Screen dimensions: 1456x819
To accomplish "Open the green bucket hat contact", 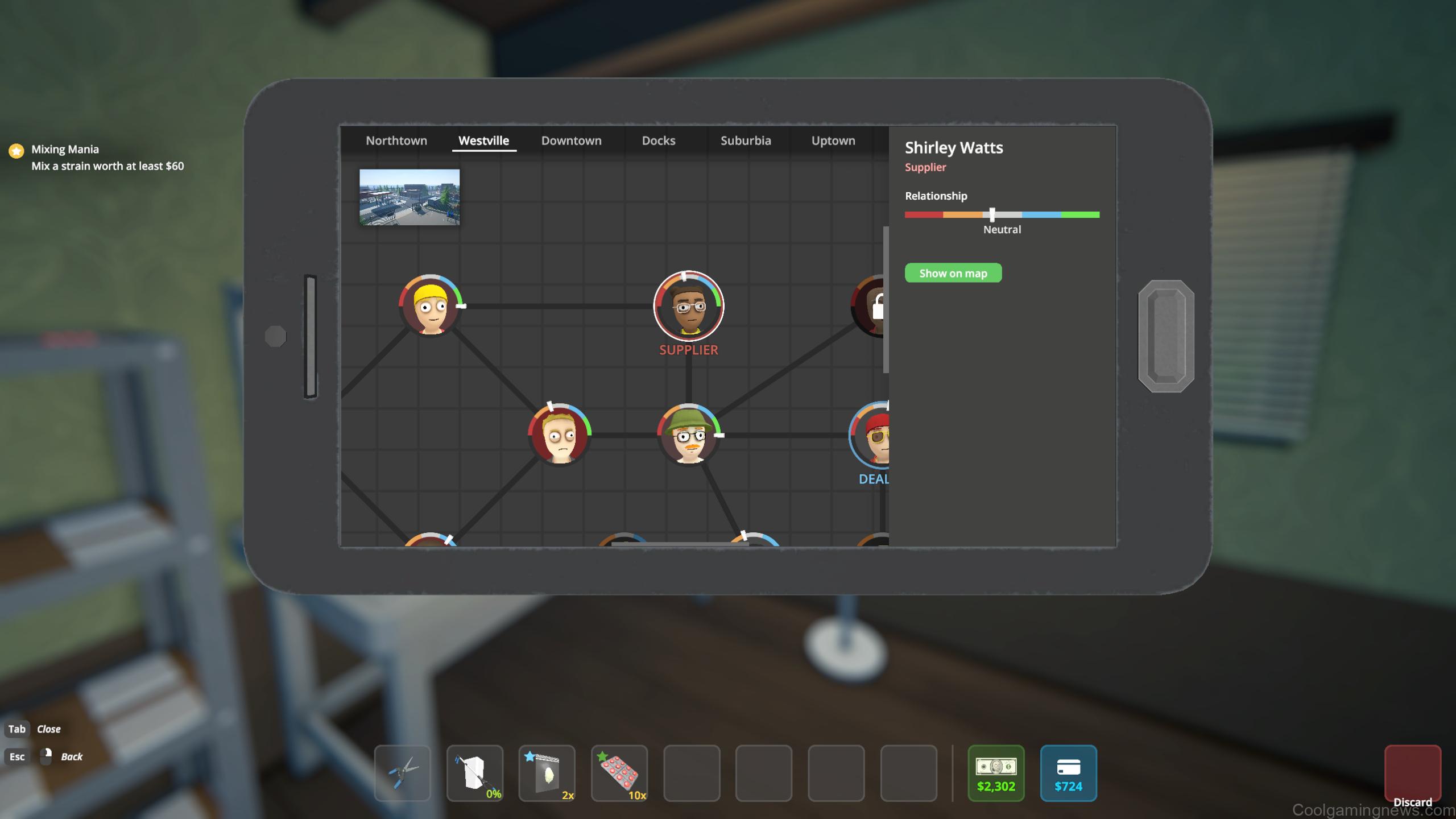I will click(x=688, y=435).
